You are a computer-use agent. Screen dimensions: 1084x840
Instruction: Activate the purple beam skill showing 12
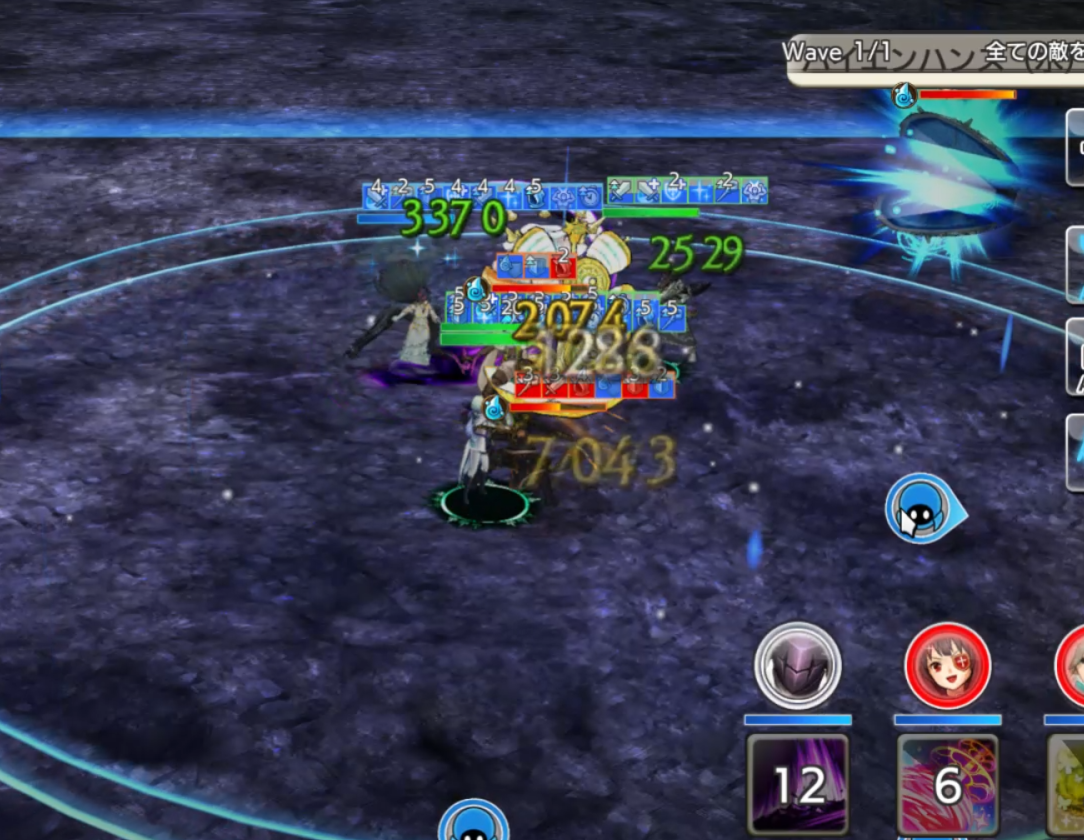tap(798, 785)
